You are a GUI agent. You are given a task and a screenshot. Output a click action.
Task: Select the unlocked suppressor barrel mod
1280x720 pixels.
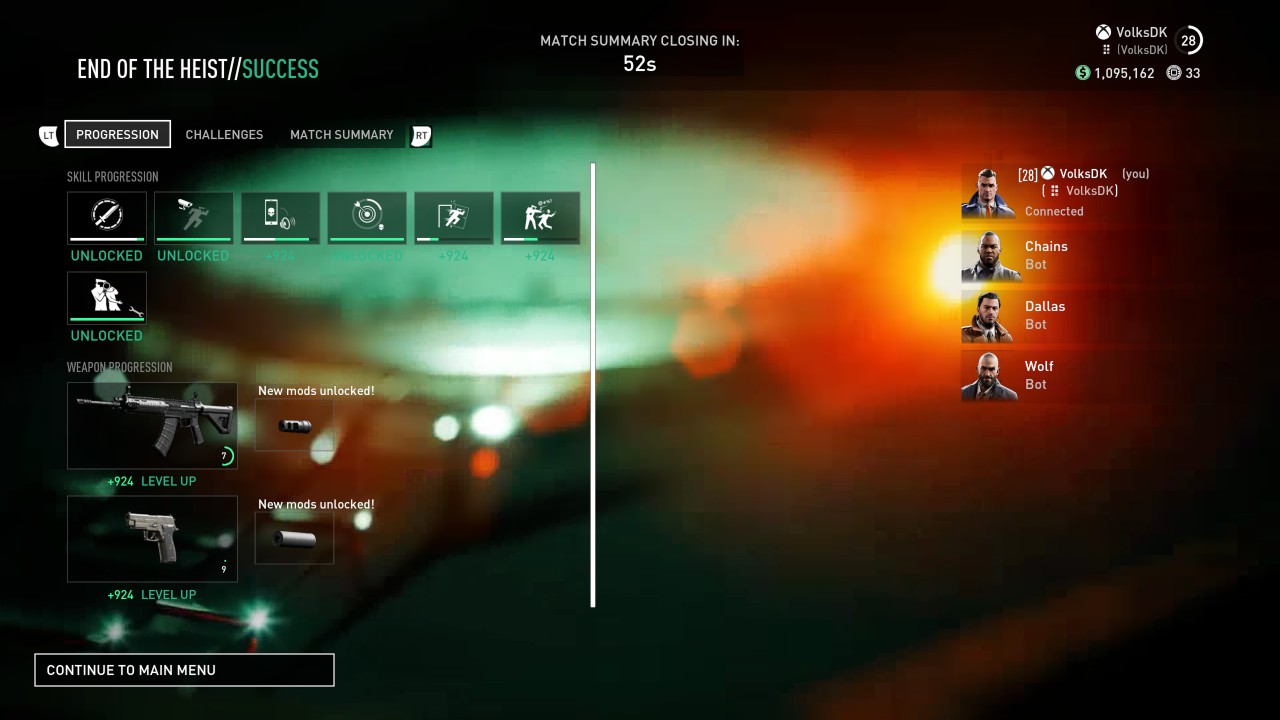(294, 538)
